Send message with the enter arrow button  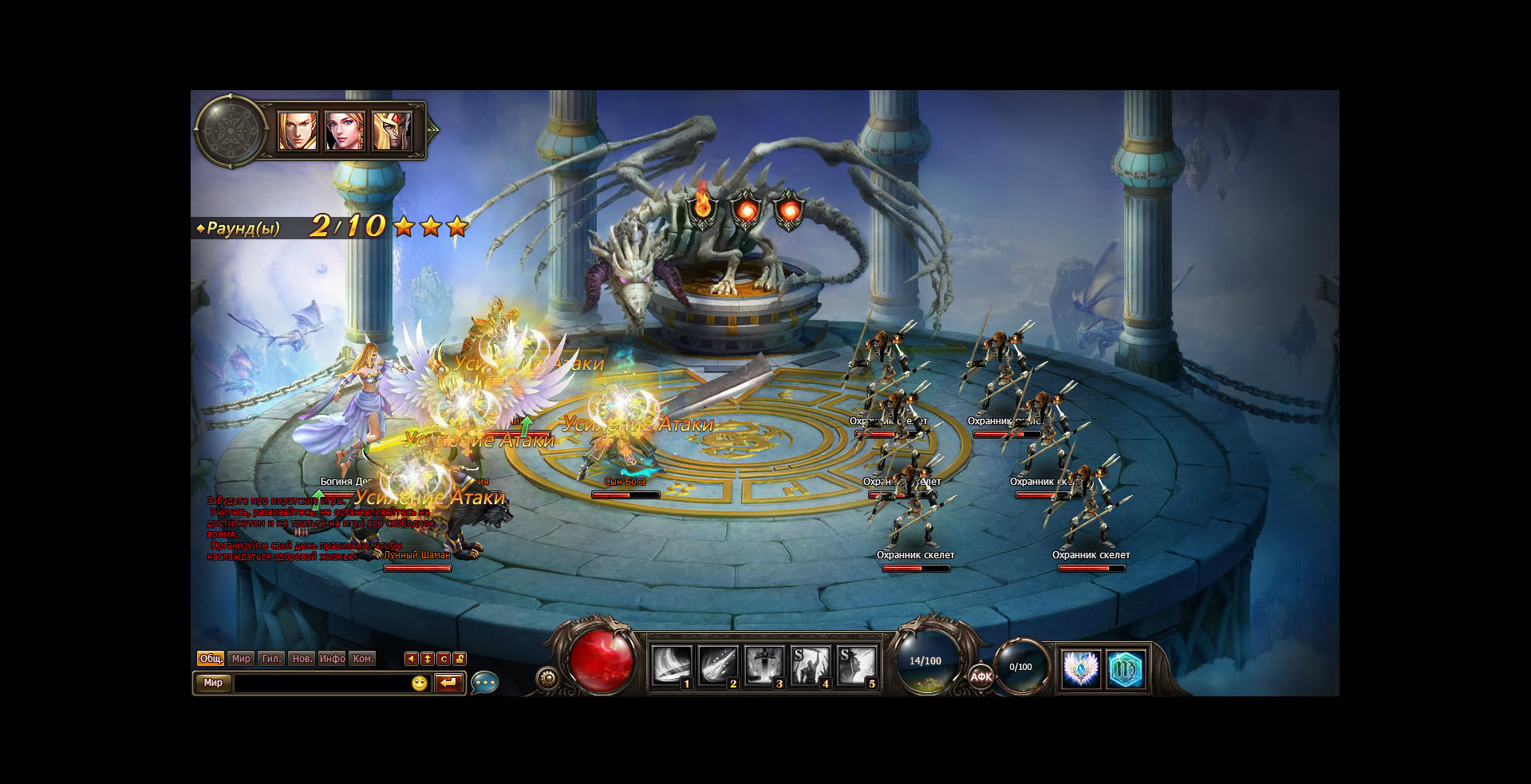(x=448, y=684)
